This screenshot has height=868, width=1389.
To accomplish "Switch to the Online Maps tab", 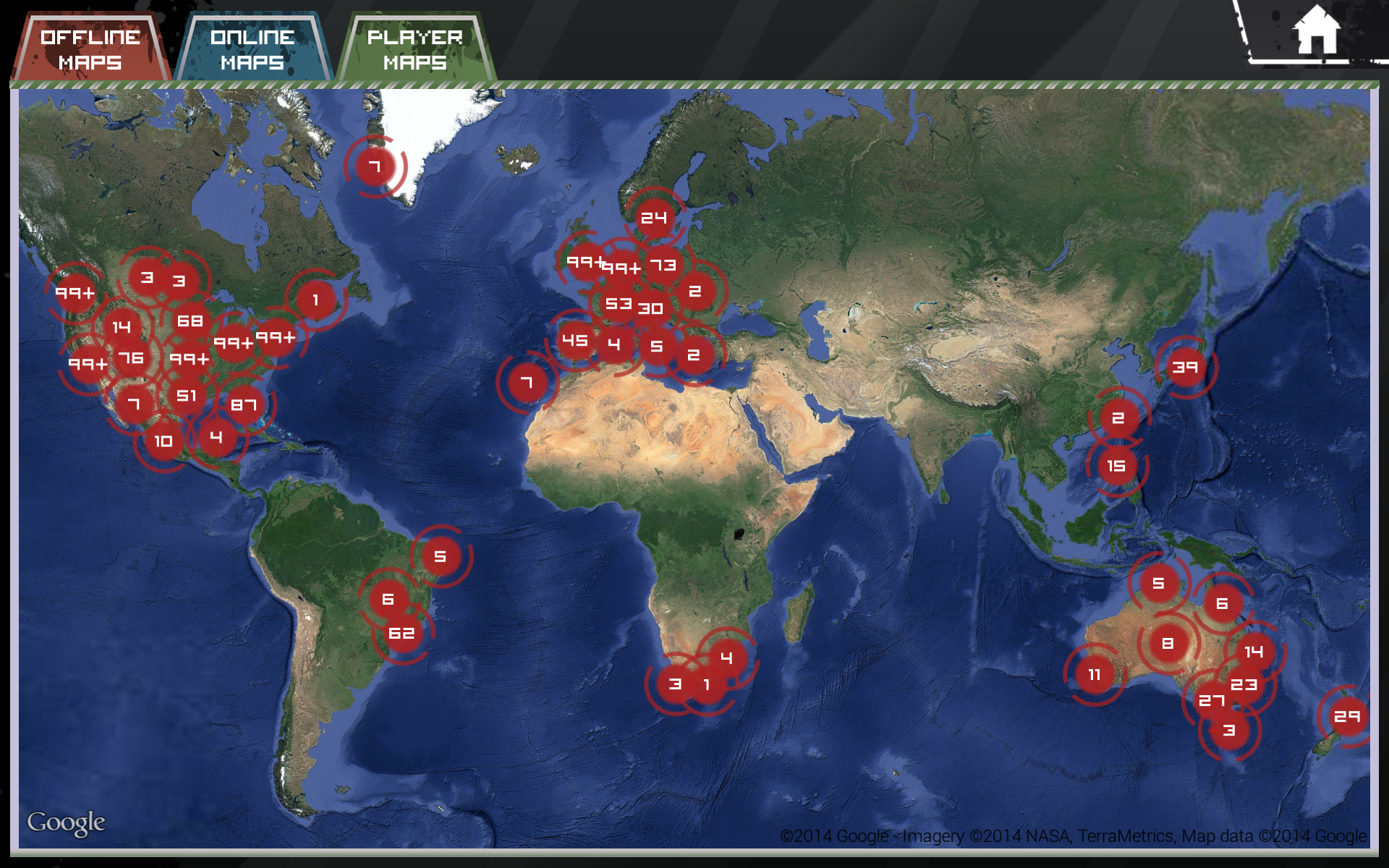I will (x=252, y=47).
